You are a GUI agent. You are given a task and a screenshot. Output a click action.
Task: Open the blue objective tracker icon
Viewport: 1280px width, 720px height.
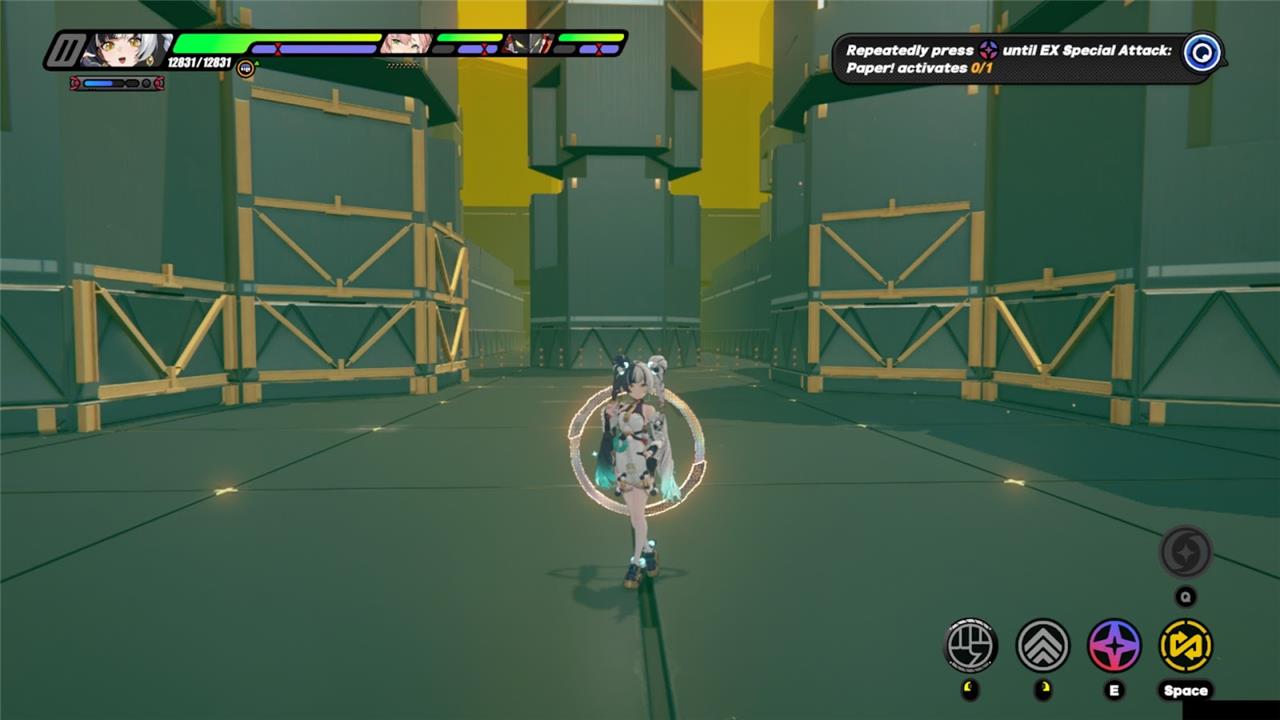coord(1201,53)
